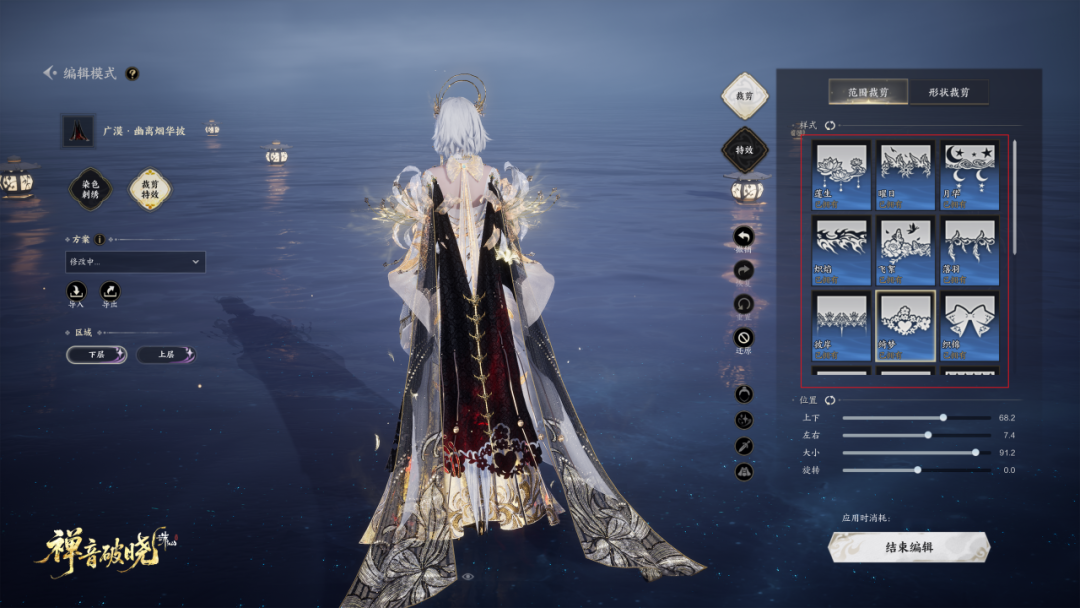Viewport: 1080px width, 608px height.
Task: Click the 特效 dark diamond button
Action: 744,150
